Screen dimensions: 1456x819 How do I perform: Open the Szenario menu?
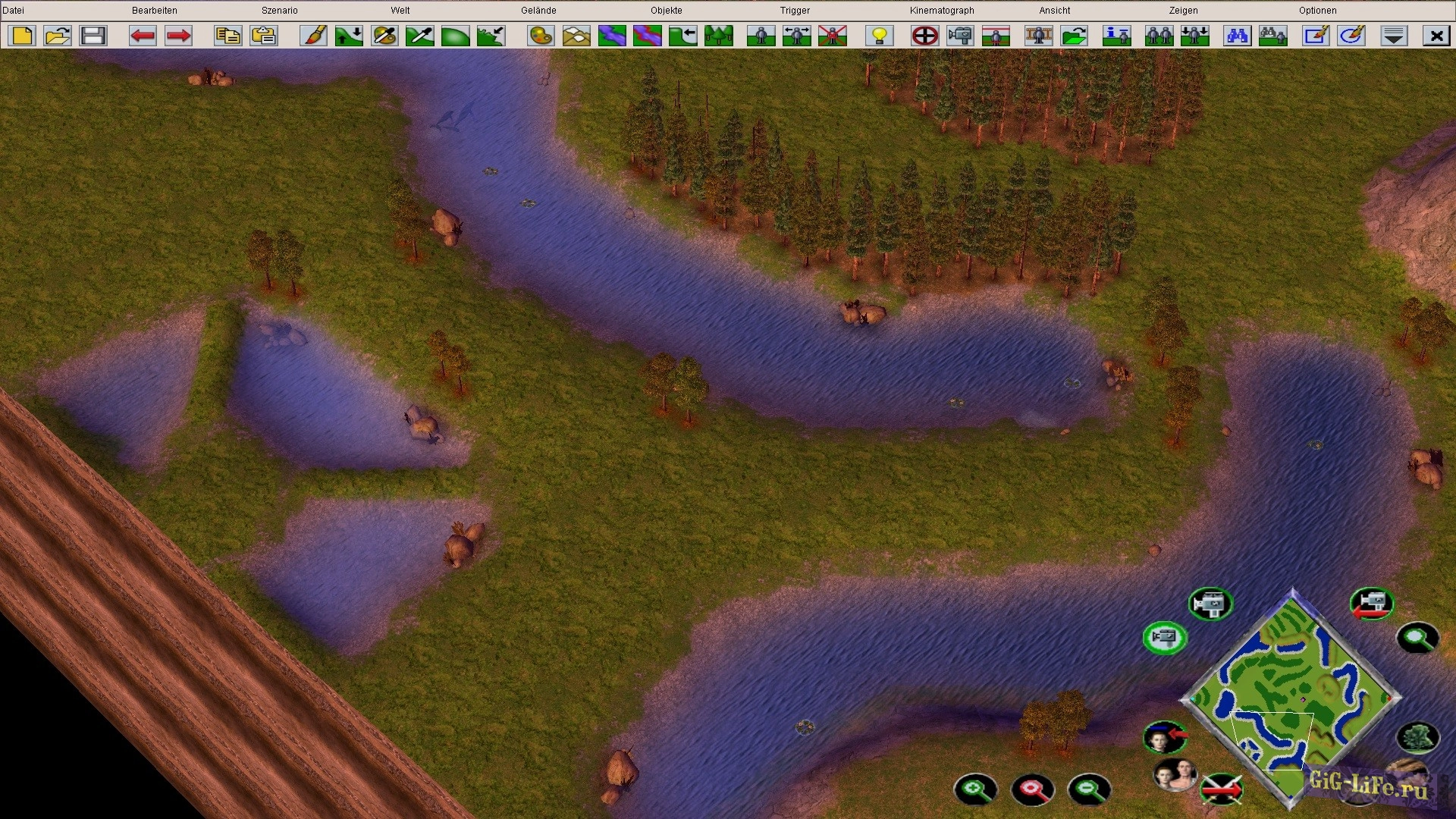point(279,11)
